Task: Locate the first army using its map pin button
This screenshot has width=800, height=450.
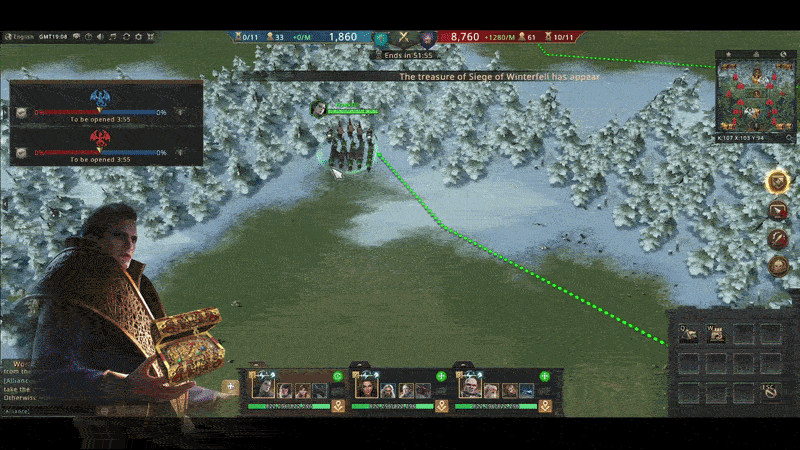Action: (338, 406)
